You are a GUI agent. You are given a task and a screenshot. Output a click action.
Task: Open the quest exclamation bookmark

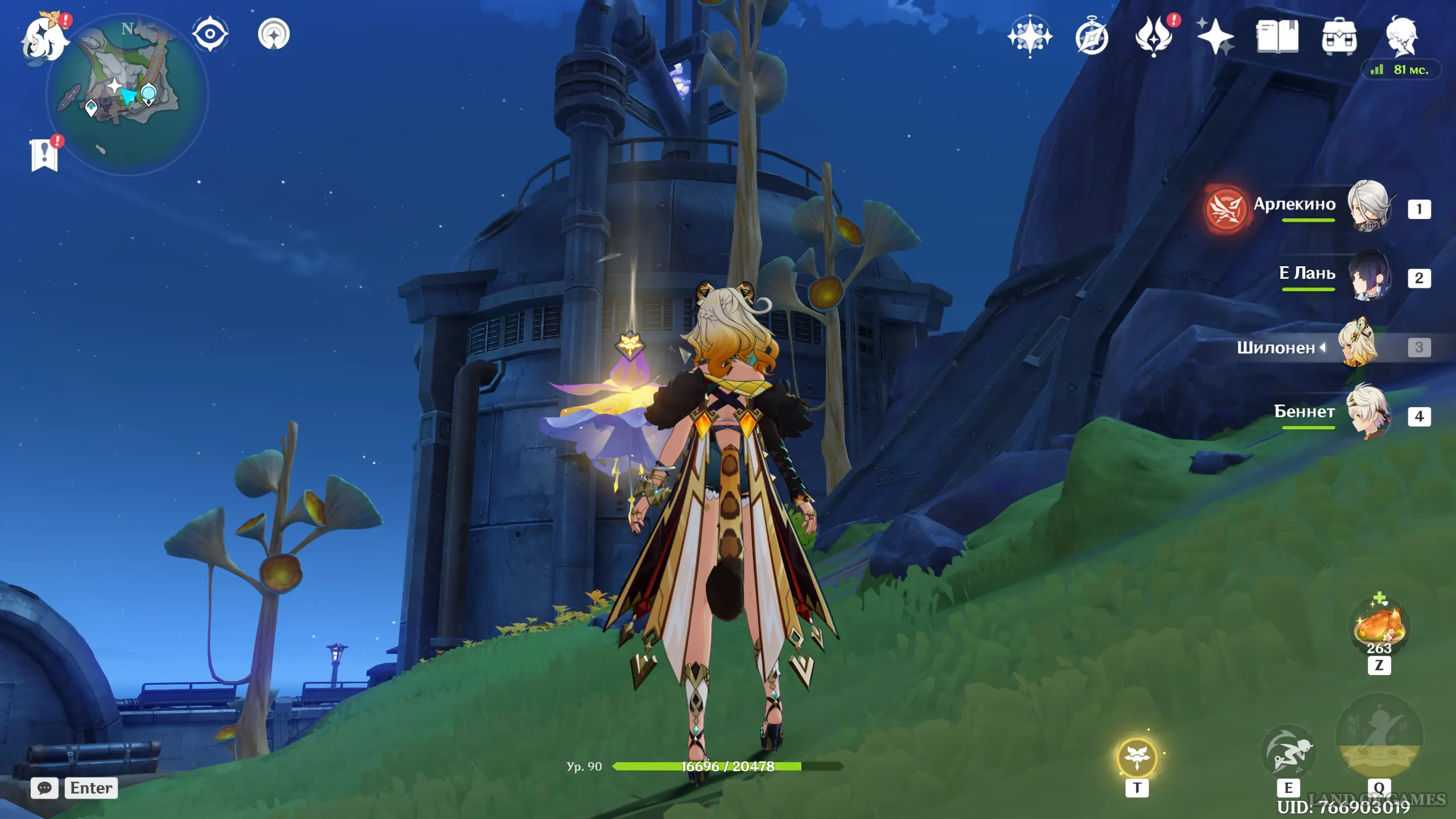(x=45, y=154)
